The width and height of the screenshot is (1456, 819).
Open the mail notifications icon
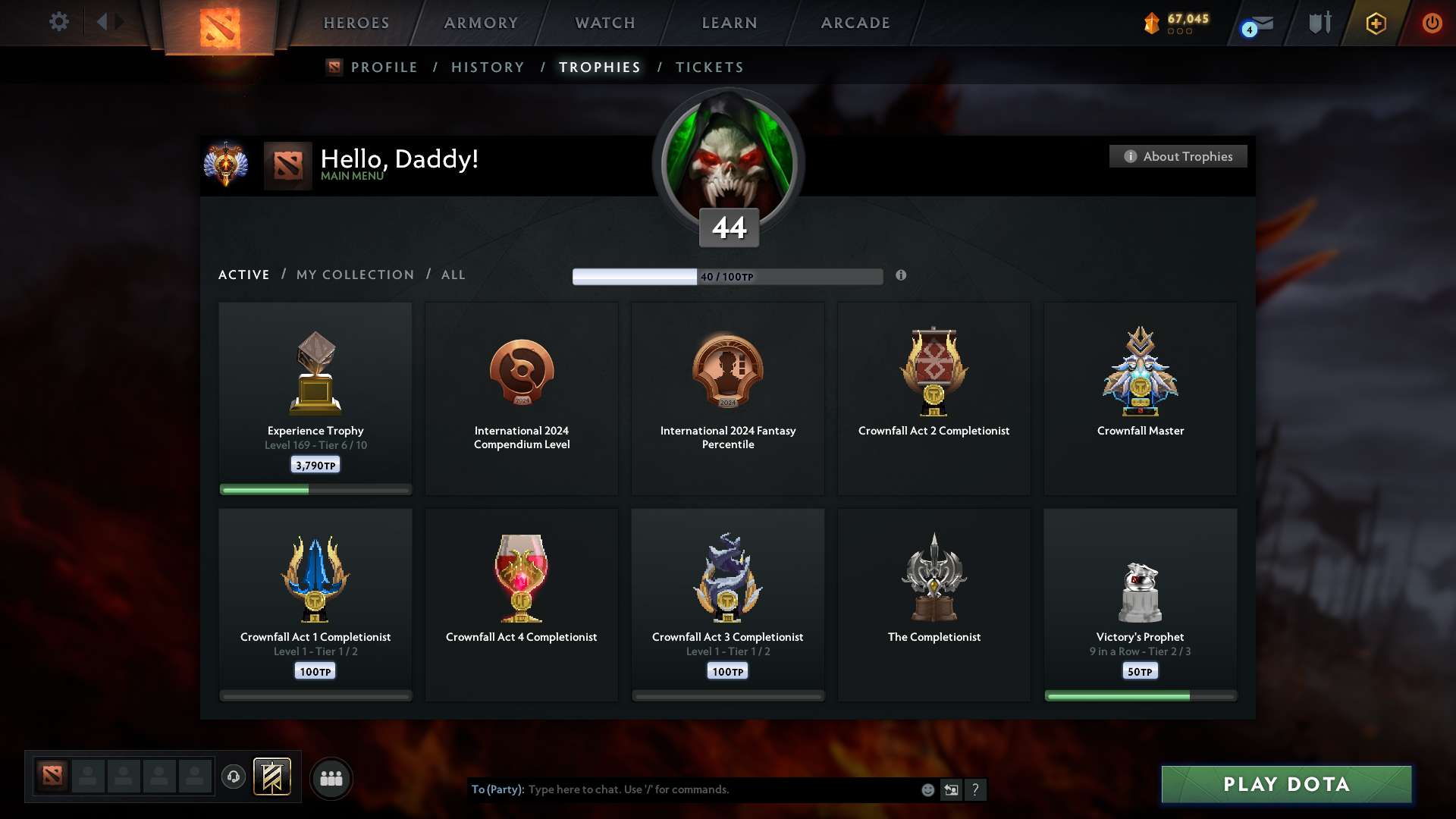click(x=1260, y=24)
